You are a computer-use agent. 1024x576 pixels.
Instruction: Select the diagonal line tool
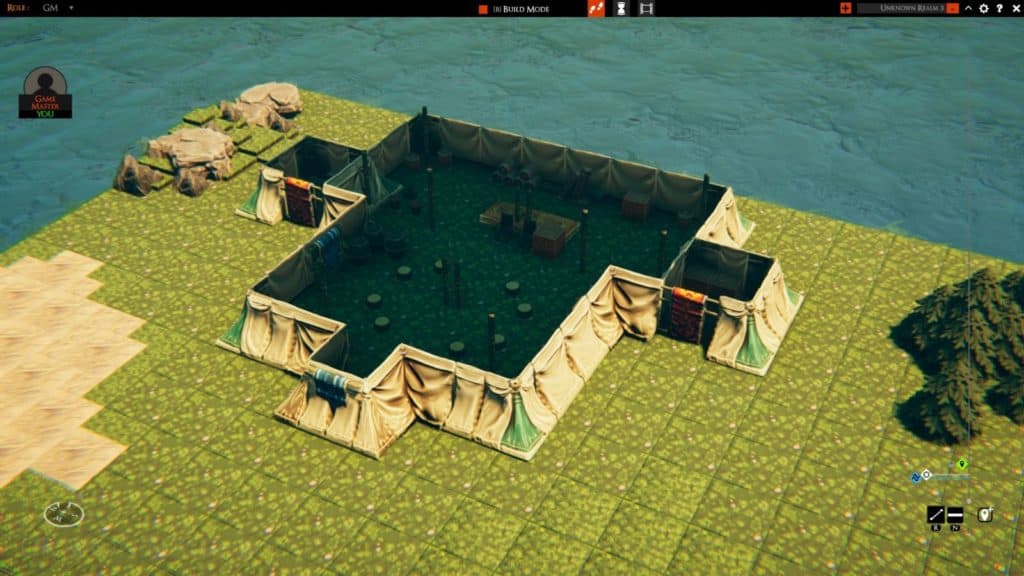pyautogui.click(x=936, y=515)
